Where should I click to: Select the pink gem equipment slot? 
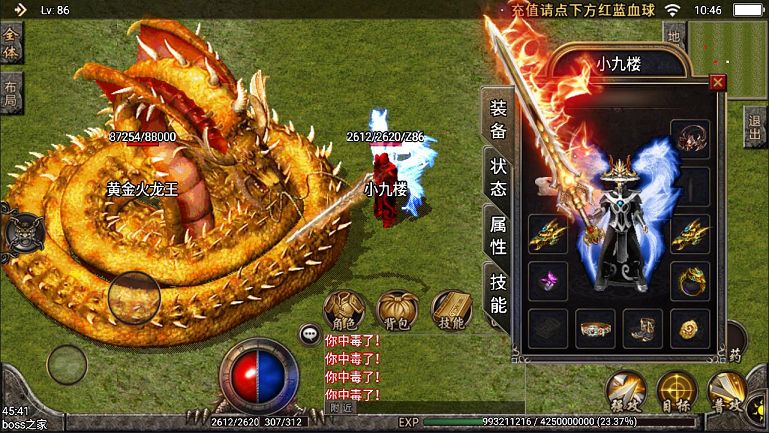click(547, 282)
